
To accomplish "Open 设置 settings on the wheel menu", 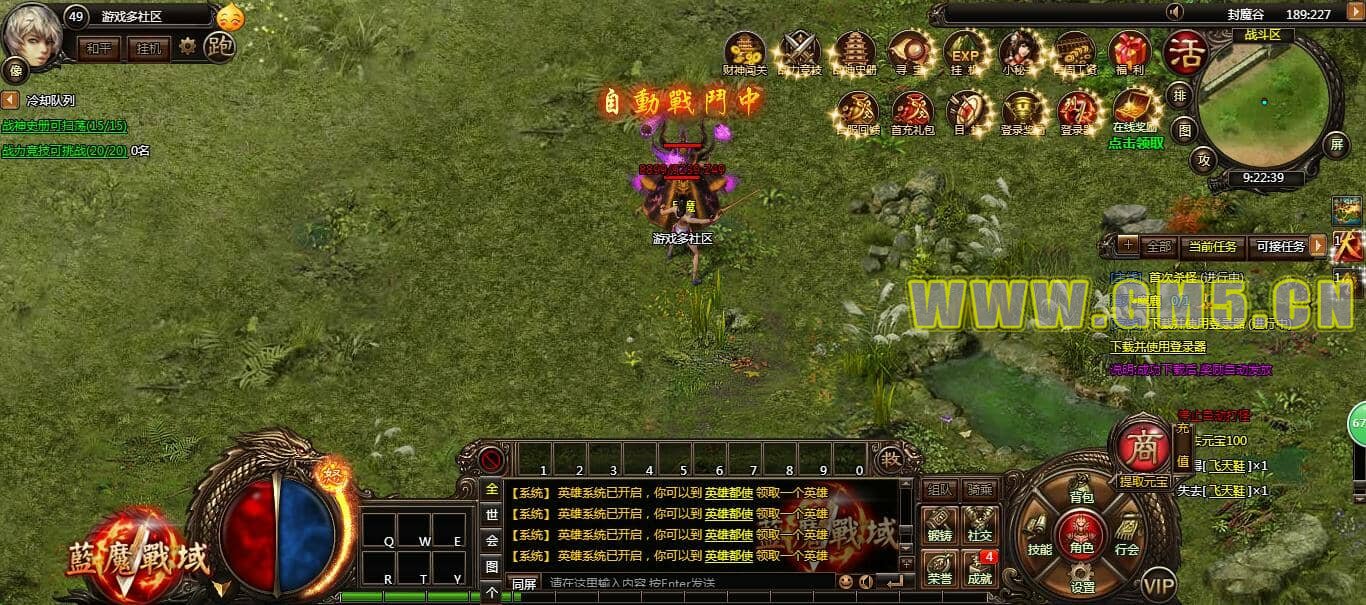I will tap(1082, 582).
